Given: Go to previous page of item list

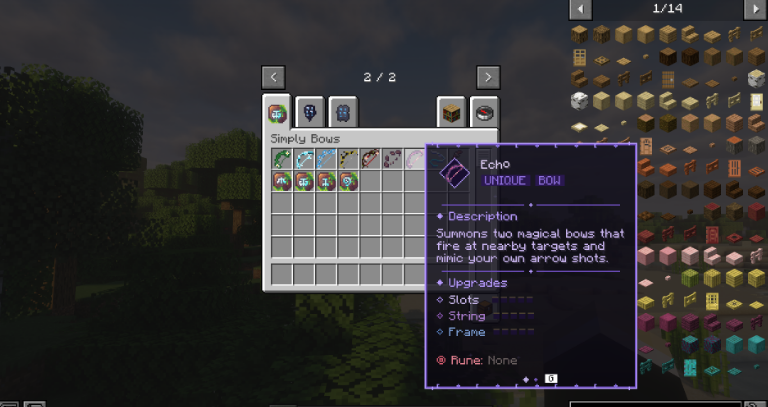Looking at the screenshot, I should [580, 9].
